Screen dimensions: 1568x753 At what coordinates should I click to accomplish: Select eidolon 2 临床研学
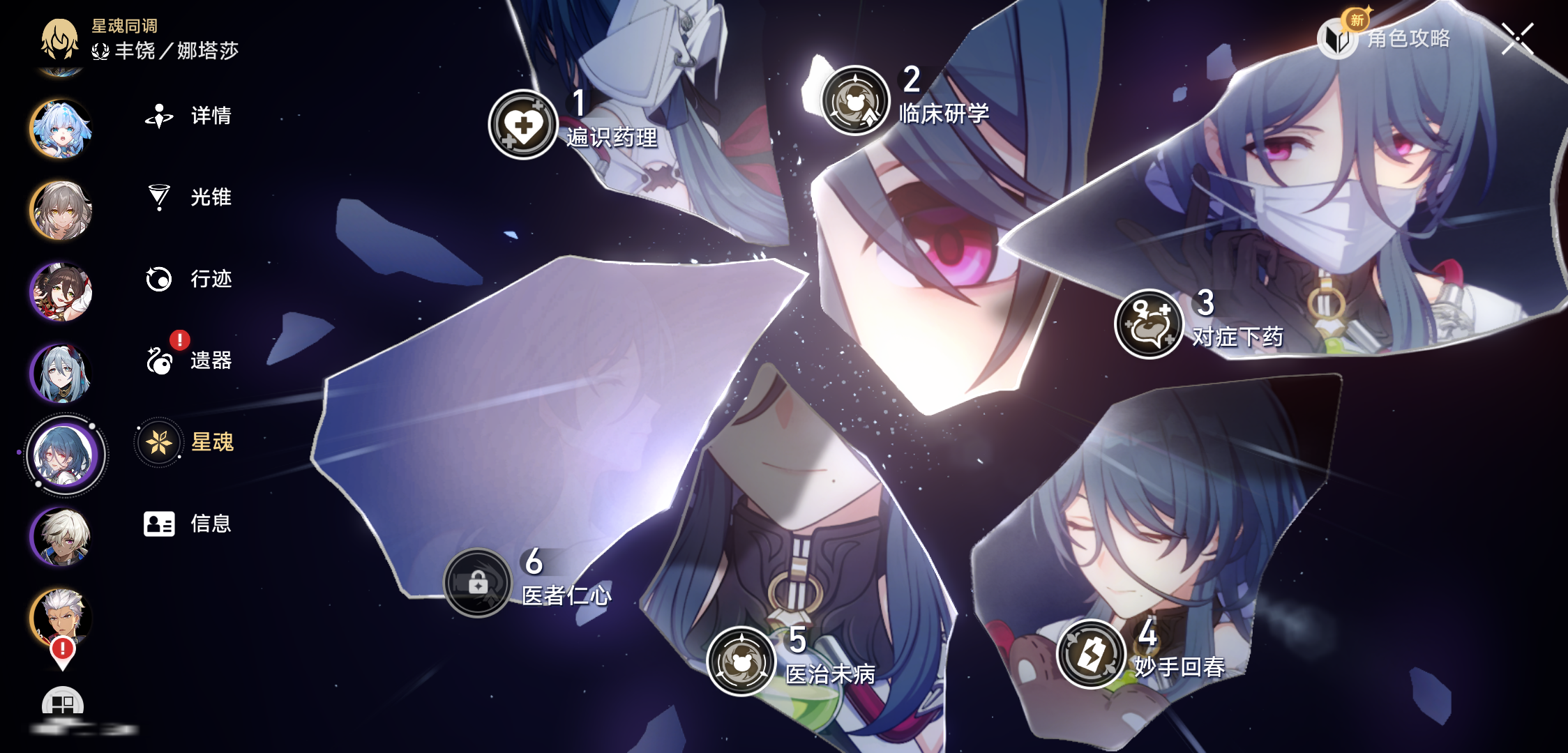[855, 100]
